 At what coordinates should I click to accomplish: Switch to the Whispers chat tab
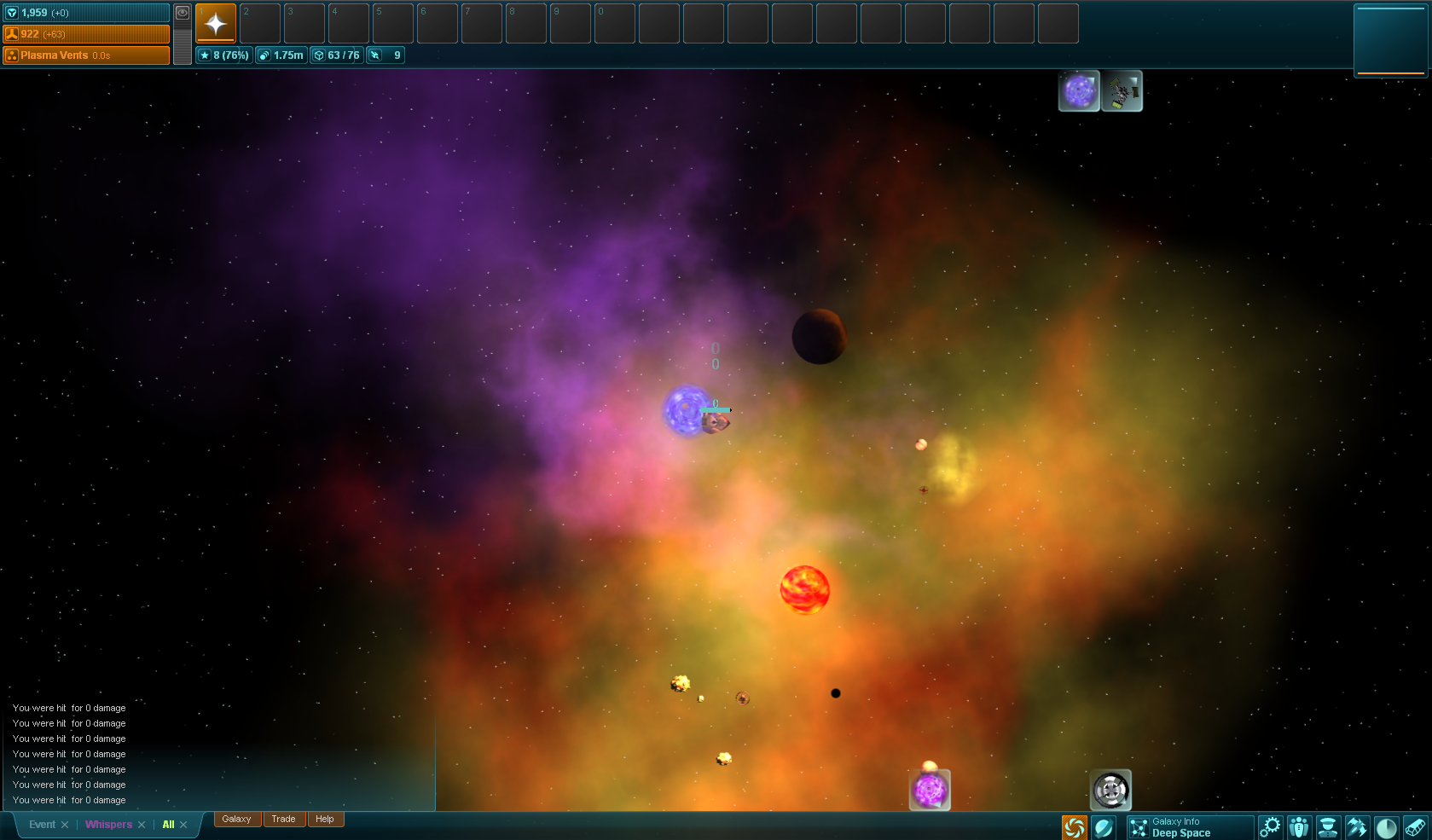pyautogui.click(x=108, y=825)
